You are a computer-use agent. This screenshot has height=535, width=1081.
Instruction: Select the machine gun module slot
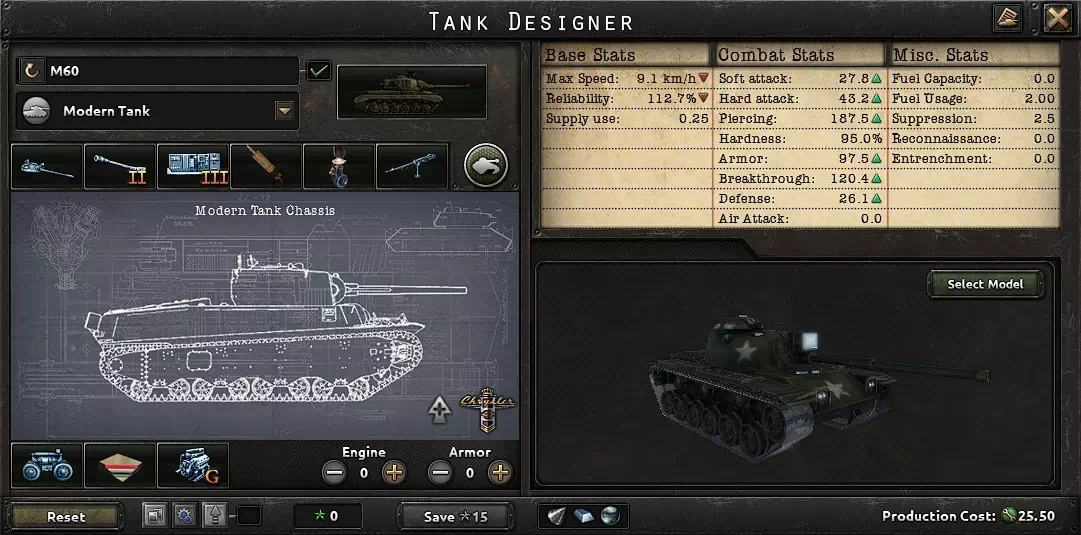click(x=412, y=167)
